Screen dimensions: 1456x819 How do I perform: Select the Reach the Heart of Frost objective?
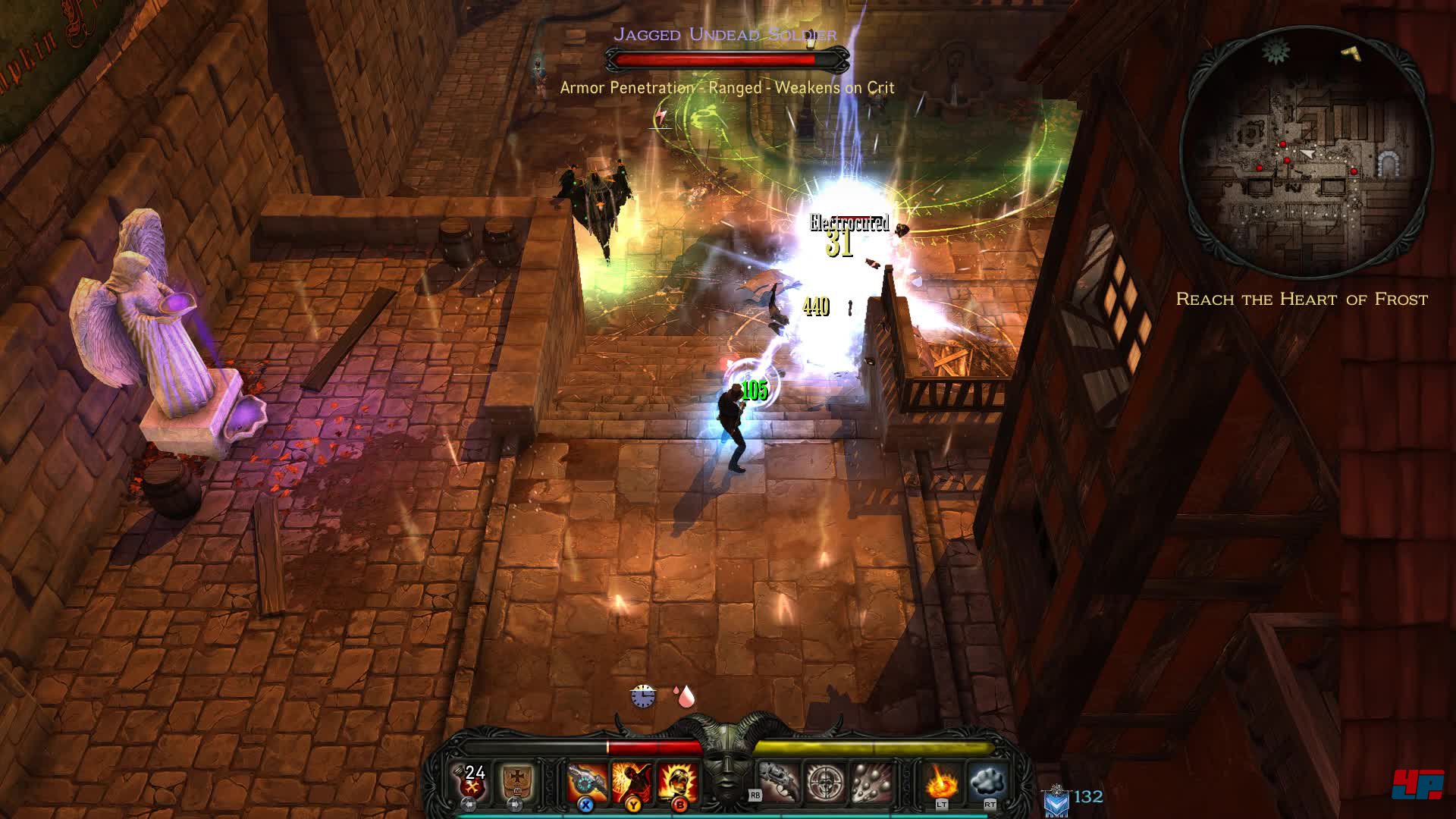tap(1301, 300)
